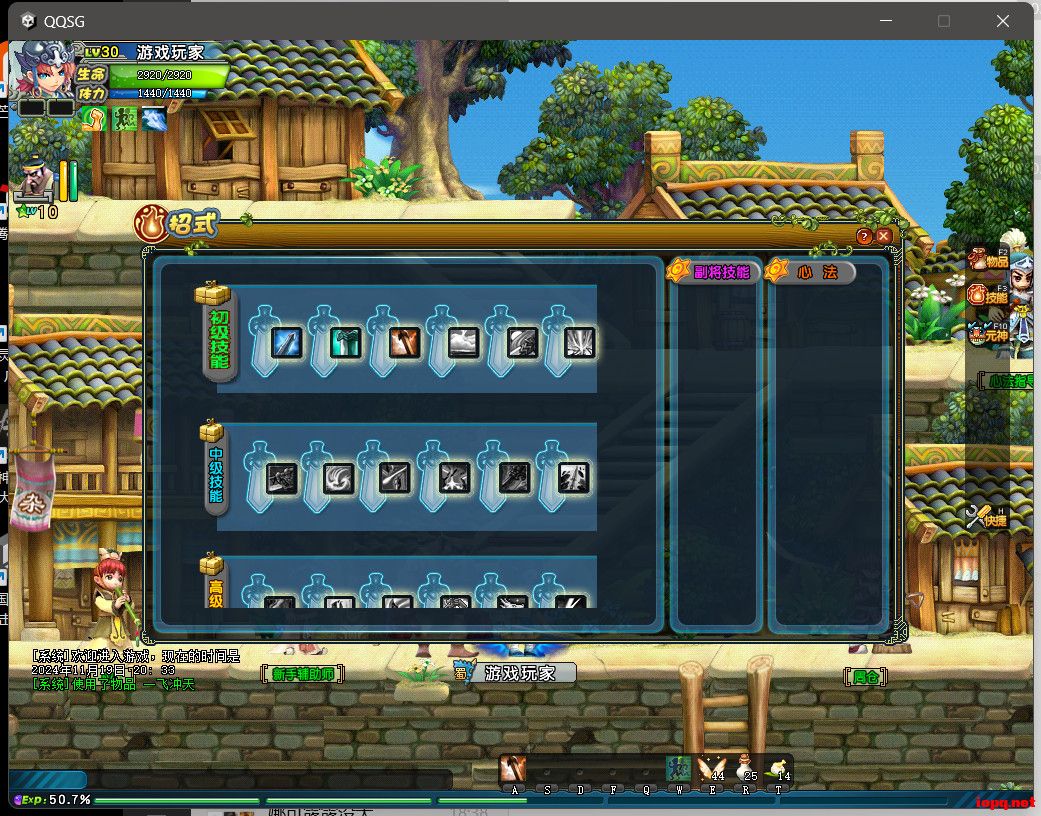The height and width of the screenshot is (816, 1041).
Task: Switch to the 心法 tab
Action: (x=812, y=271)
